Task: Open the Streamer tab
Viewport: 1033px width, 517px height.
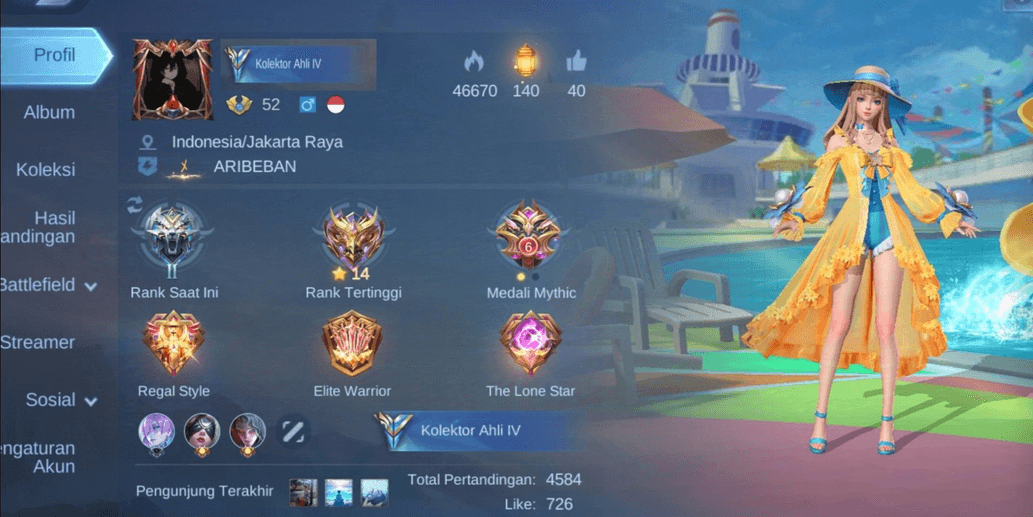Action: coord(38,342)
